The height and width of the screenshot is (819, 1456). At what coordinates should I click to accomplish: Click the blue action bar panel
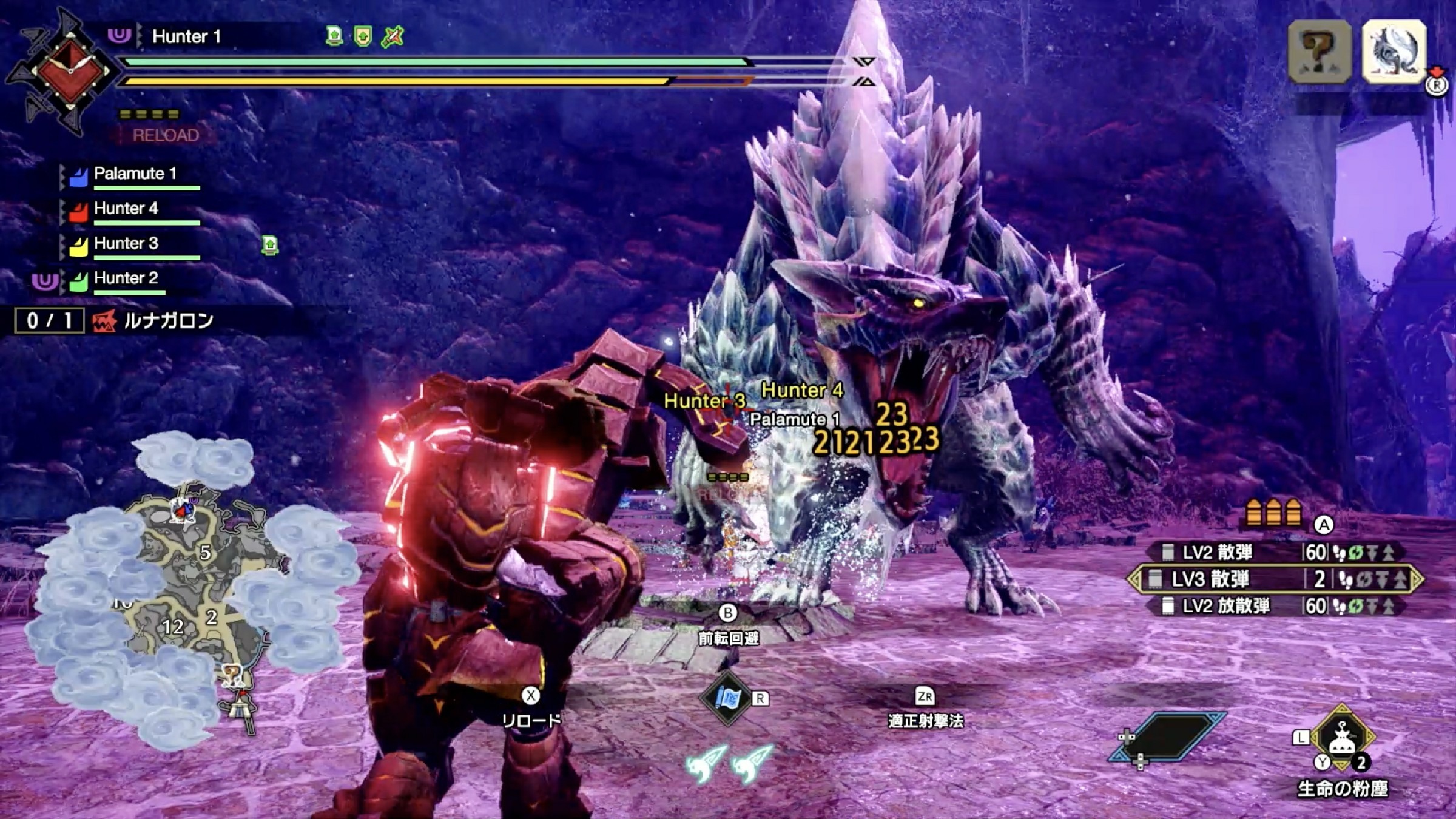click(x=1168, y=737)
